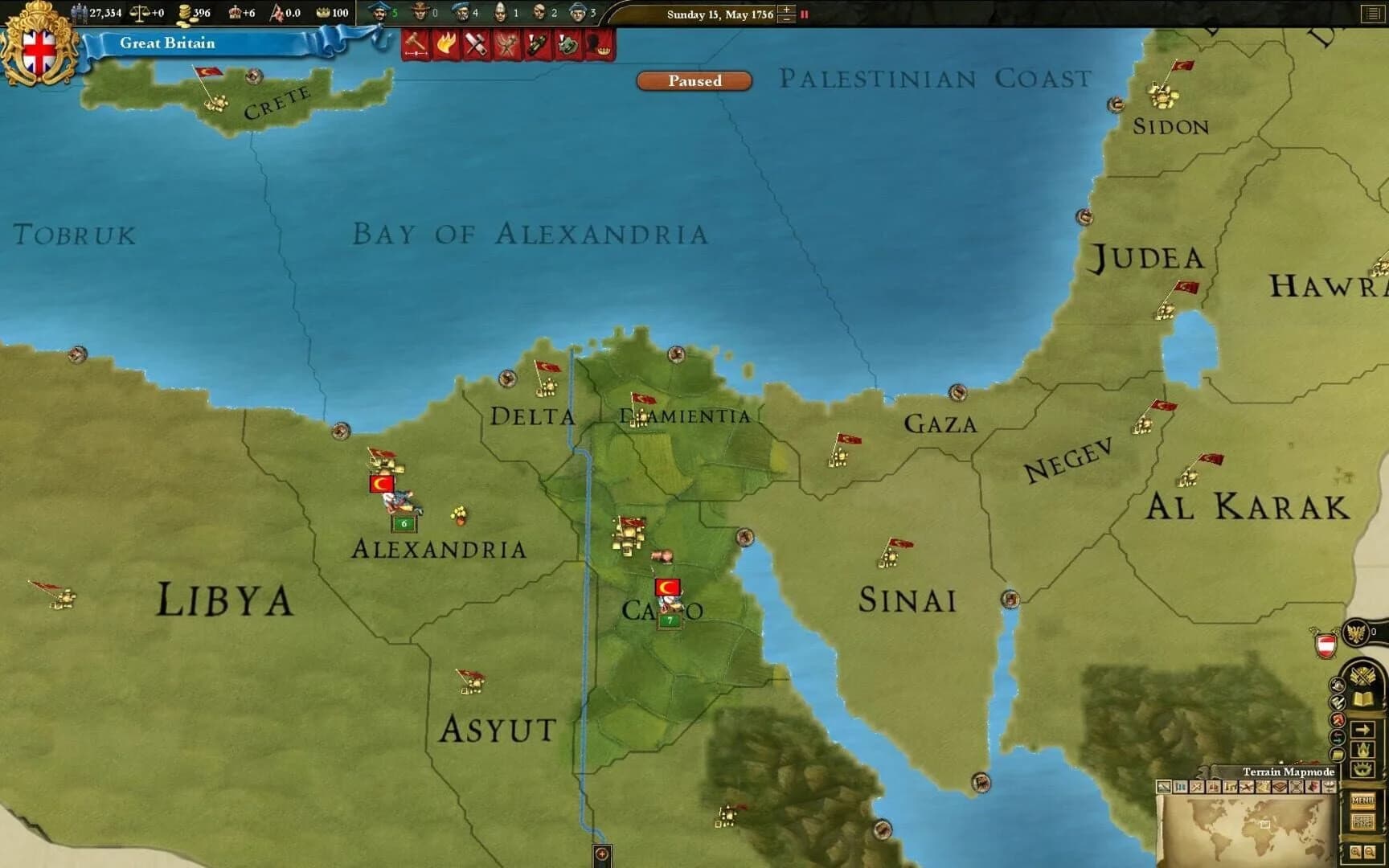Open the message log paper icon
This screenshot has width=1389, height=868.
click(1338, 755)
